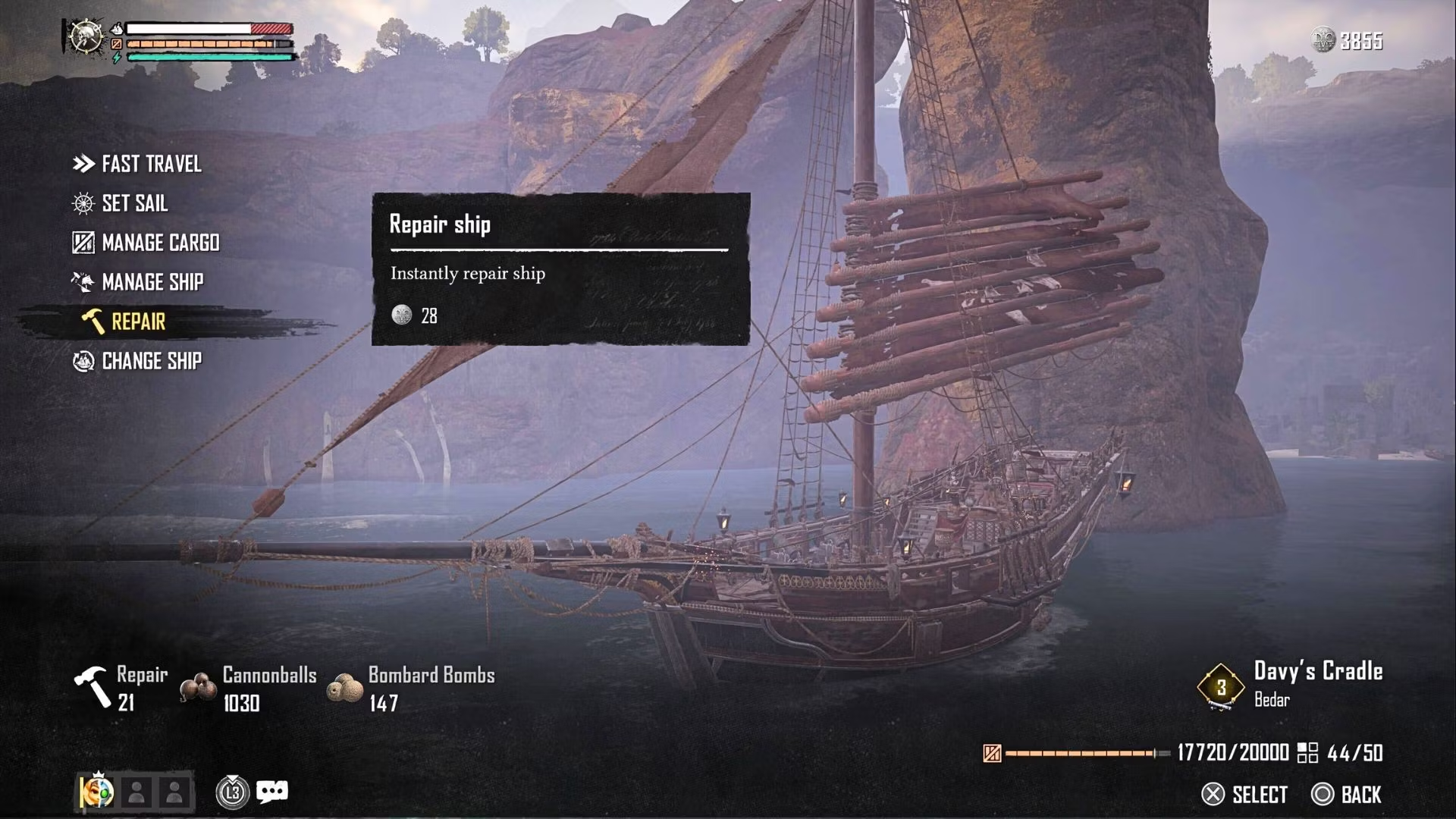Activate the highlighted Repair entry
The height and width of the screenshot is (819, 1456).
138,322
